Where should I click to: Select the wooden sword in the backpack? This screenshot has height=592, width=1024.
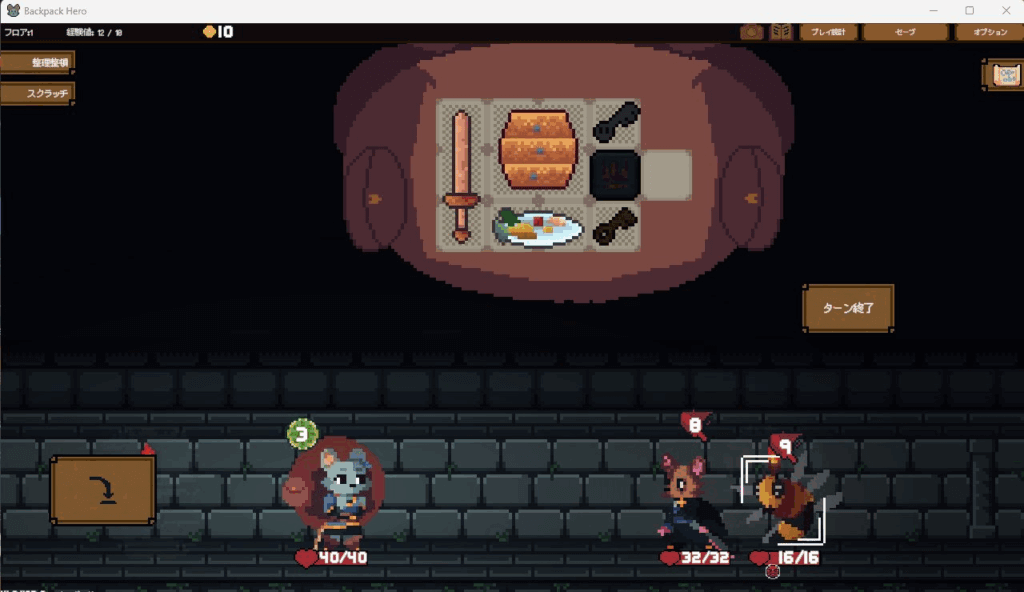[460, 175]
